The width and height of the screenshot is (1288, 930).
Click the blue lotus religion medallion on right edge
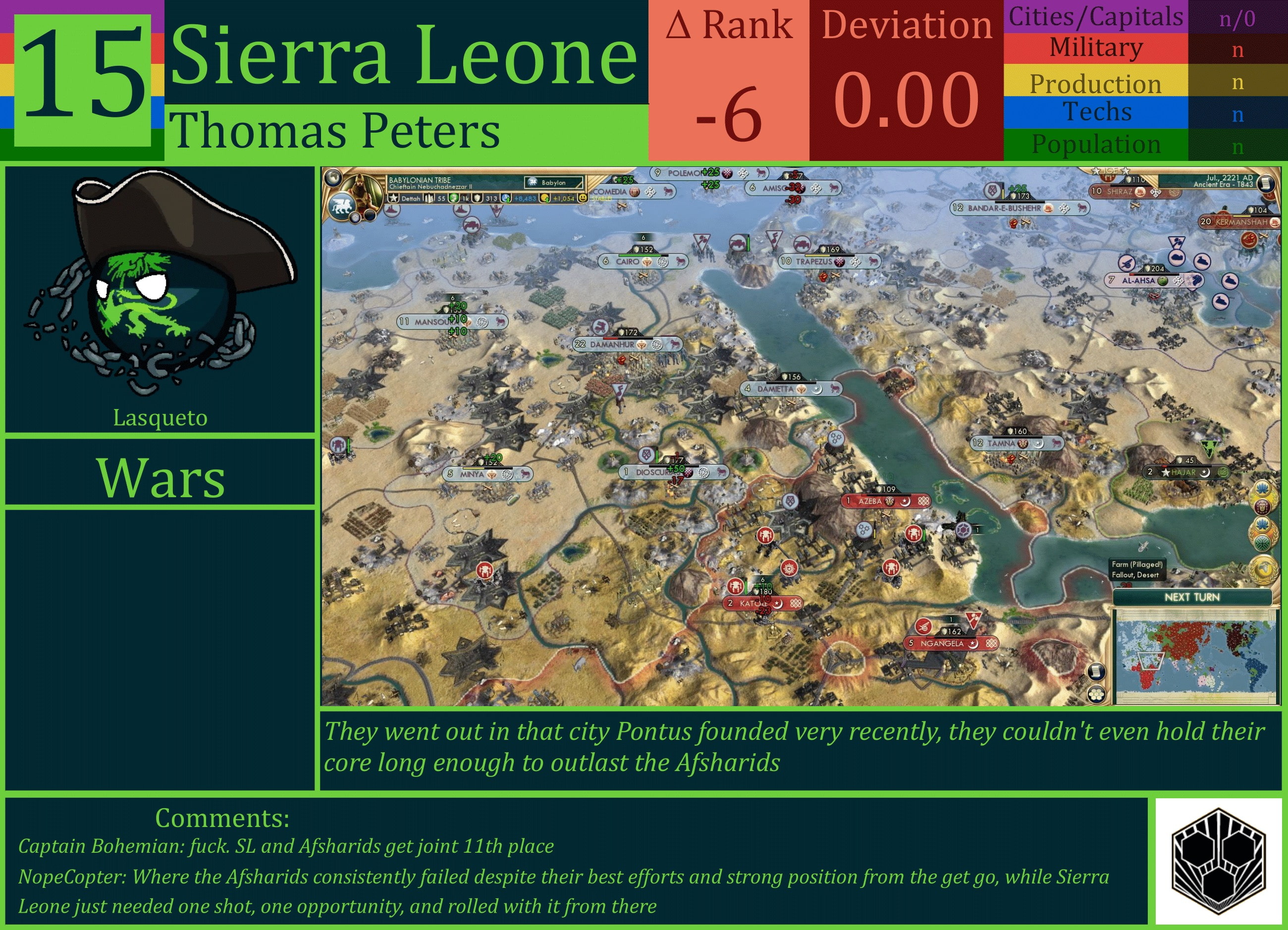1262,488
